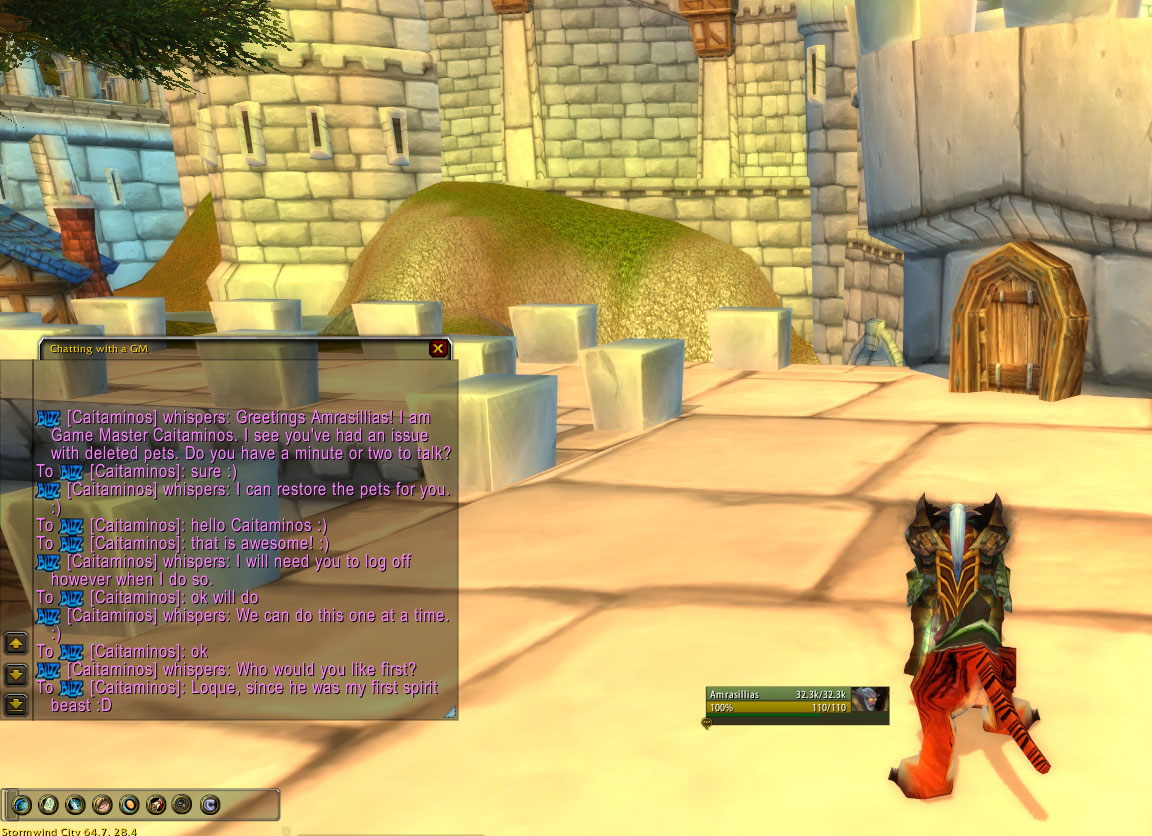
Task: Jump to bottom of the chat log
Action: [x=16, y=704]
